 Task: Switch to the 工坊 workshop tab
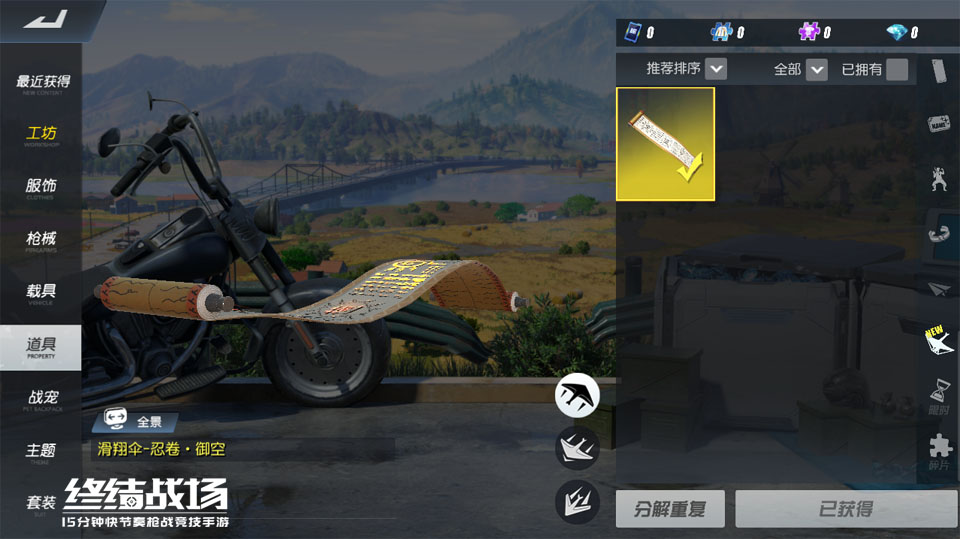[42, 135]
